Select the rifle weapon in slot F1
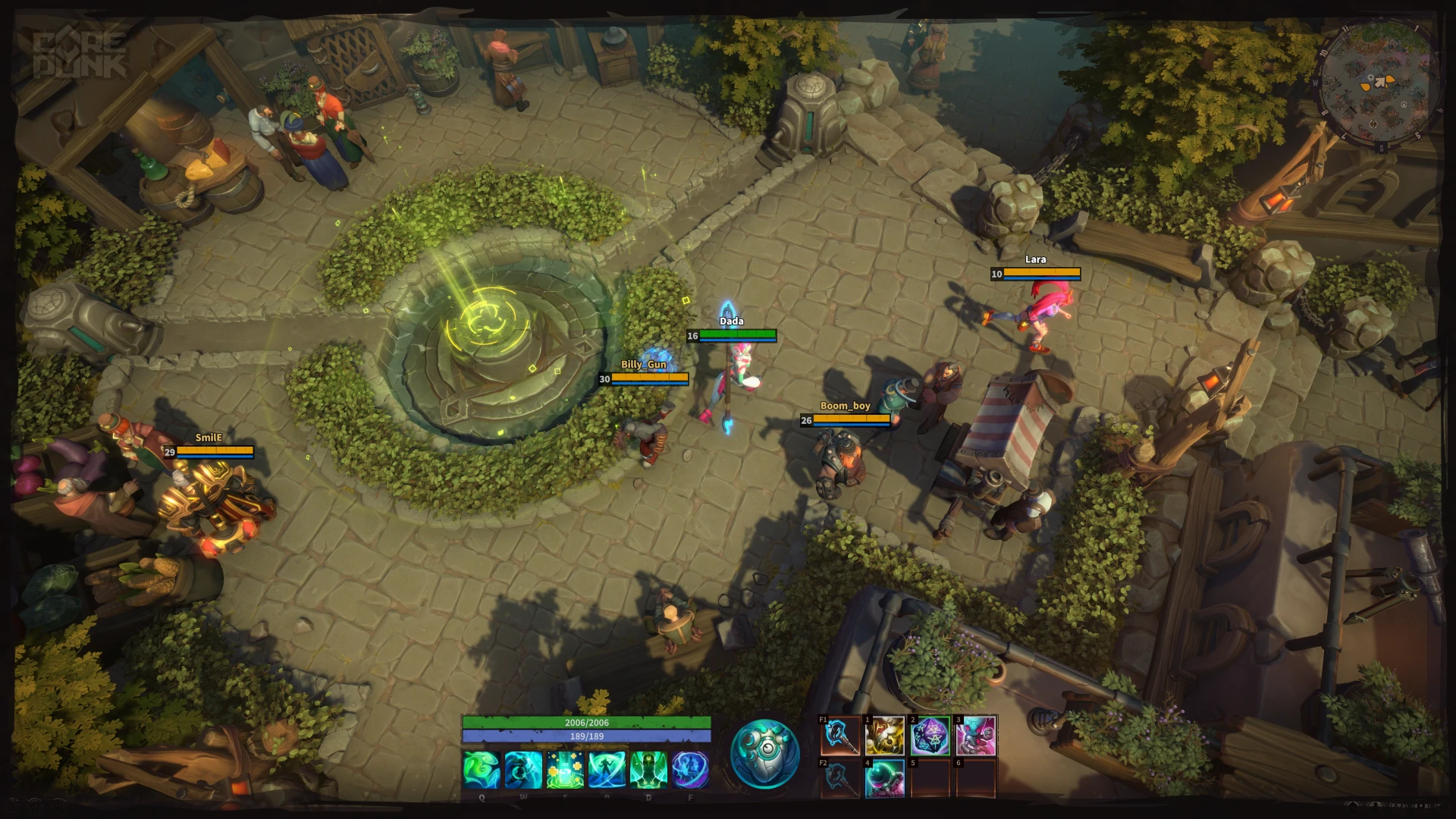 point(842,735)
